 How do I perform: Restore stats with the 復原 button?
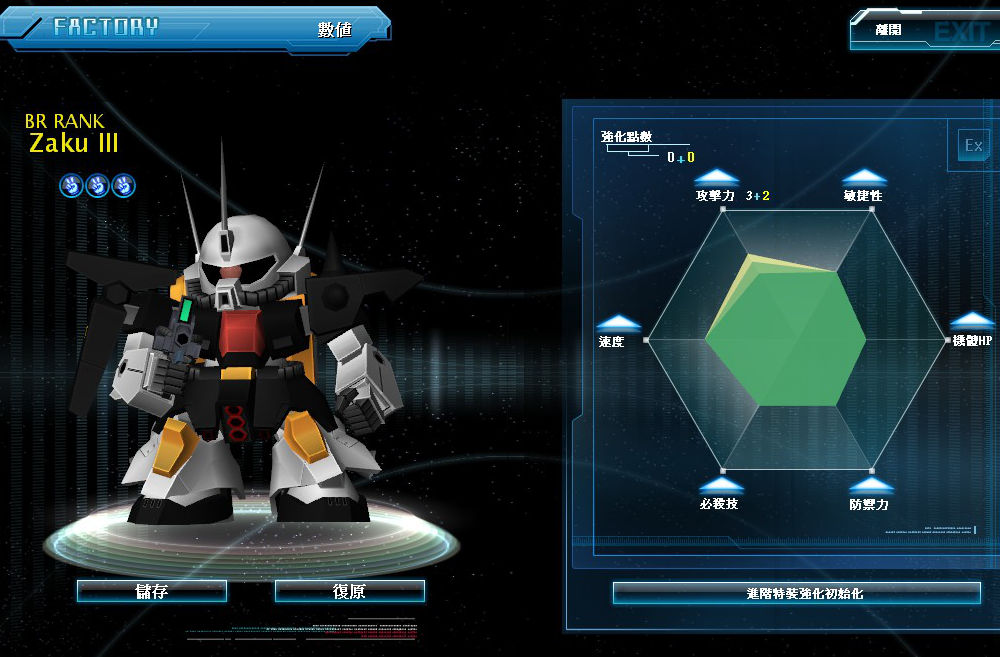349,591
